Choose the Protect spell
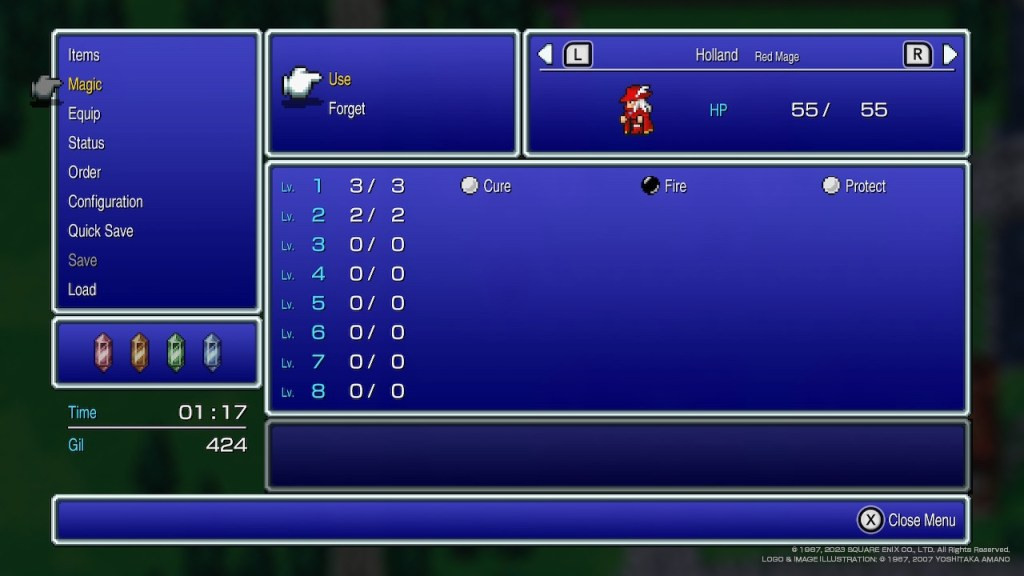The width and height of the screenshot is (1024, 576). [864, 186]
